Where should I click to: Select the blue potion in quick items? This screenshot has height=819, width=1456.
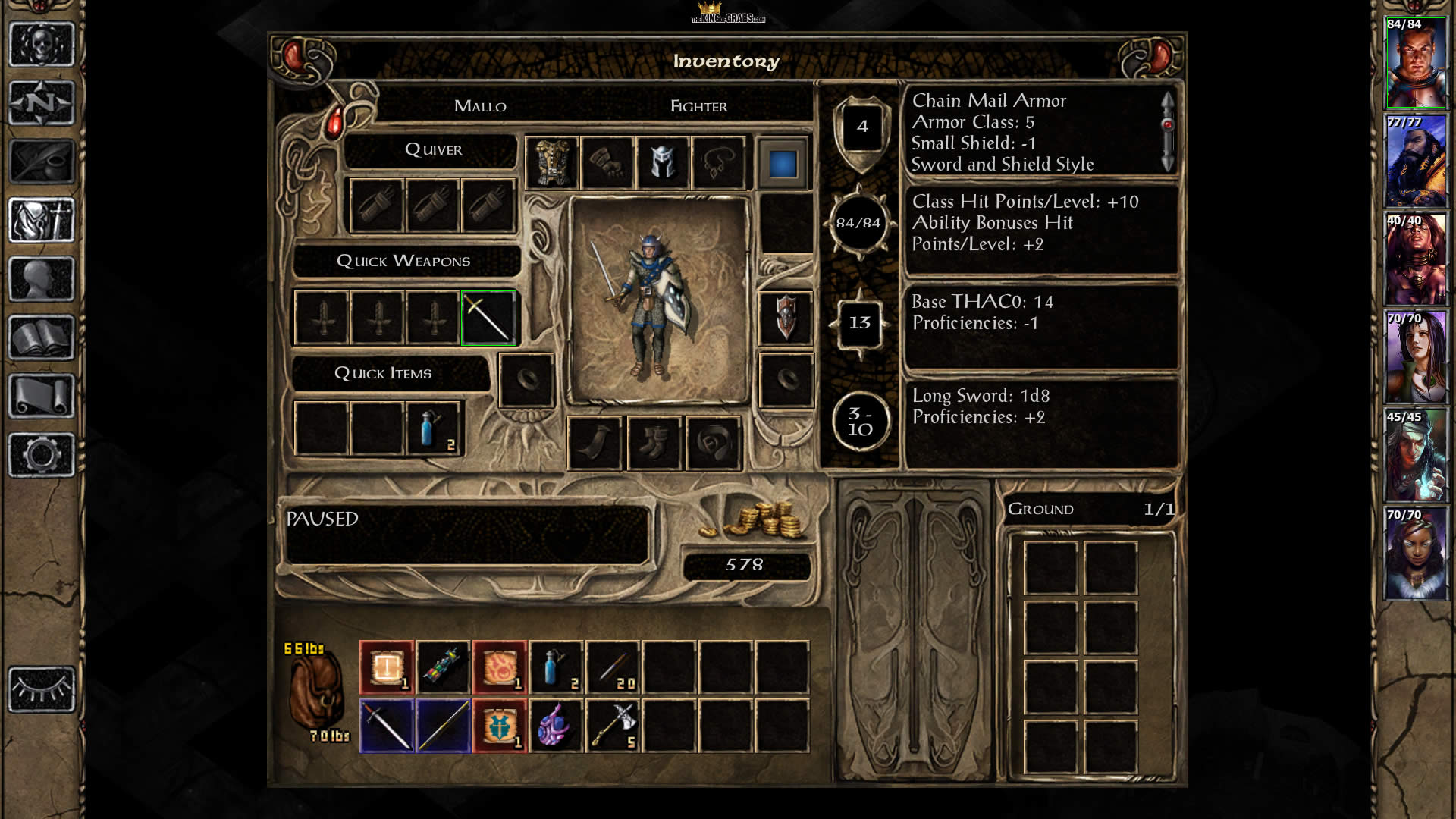[x=432, y=429]
